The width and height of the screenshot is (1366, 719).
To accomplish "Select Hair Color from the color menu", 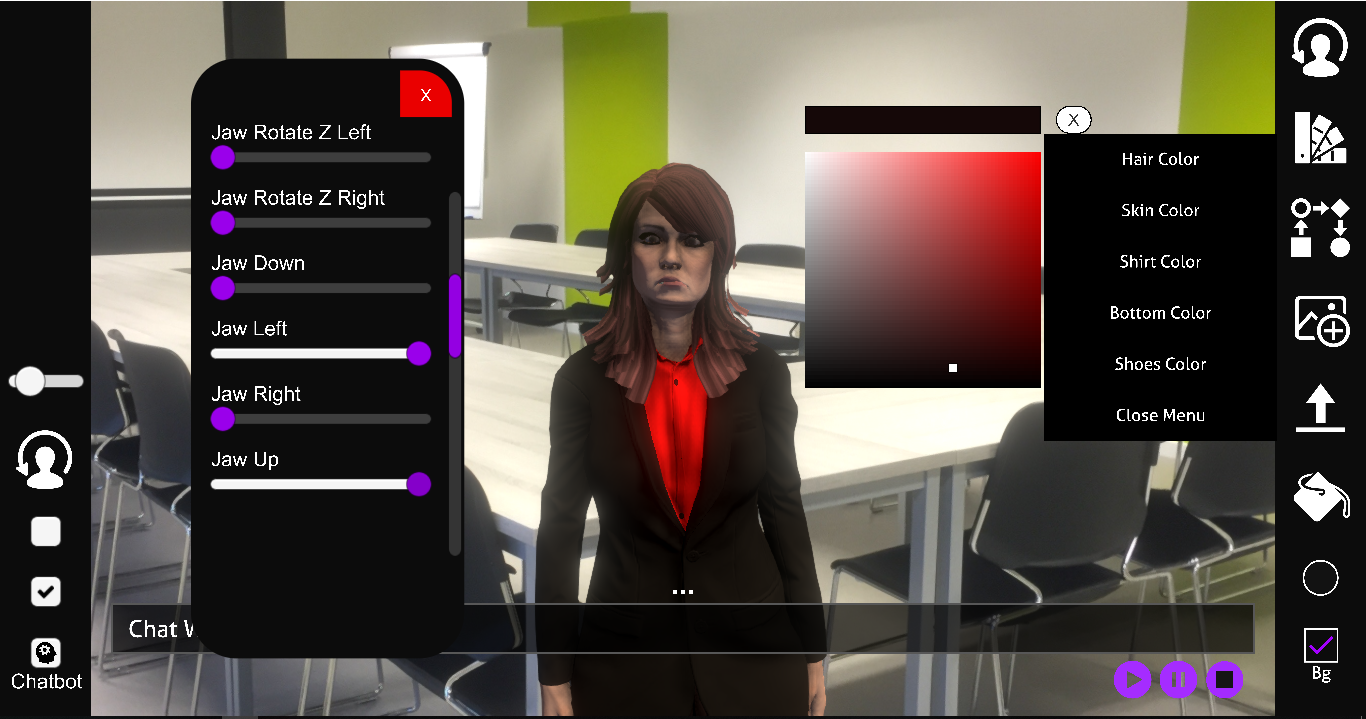I will coord(1159,159).
